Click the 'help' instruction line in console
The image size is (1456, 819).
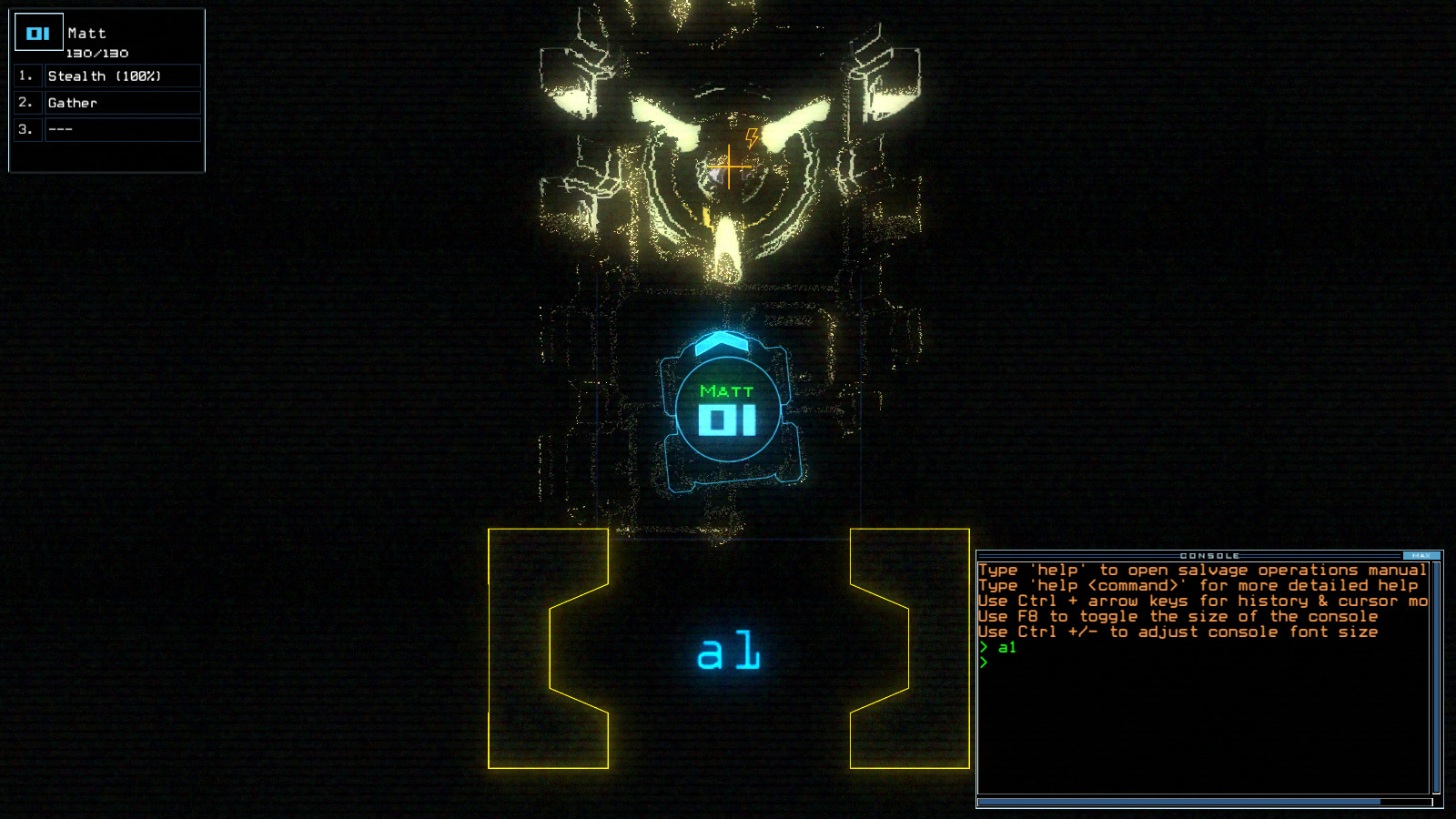pos(1201,569)
